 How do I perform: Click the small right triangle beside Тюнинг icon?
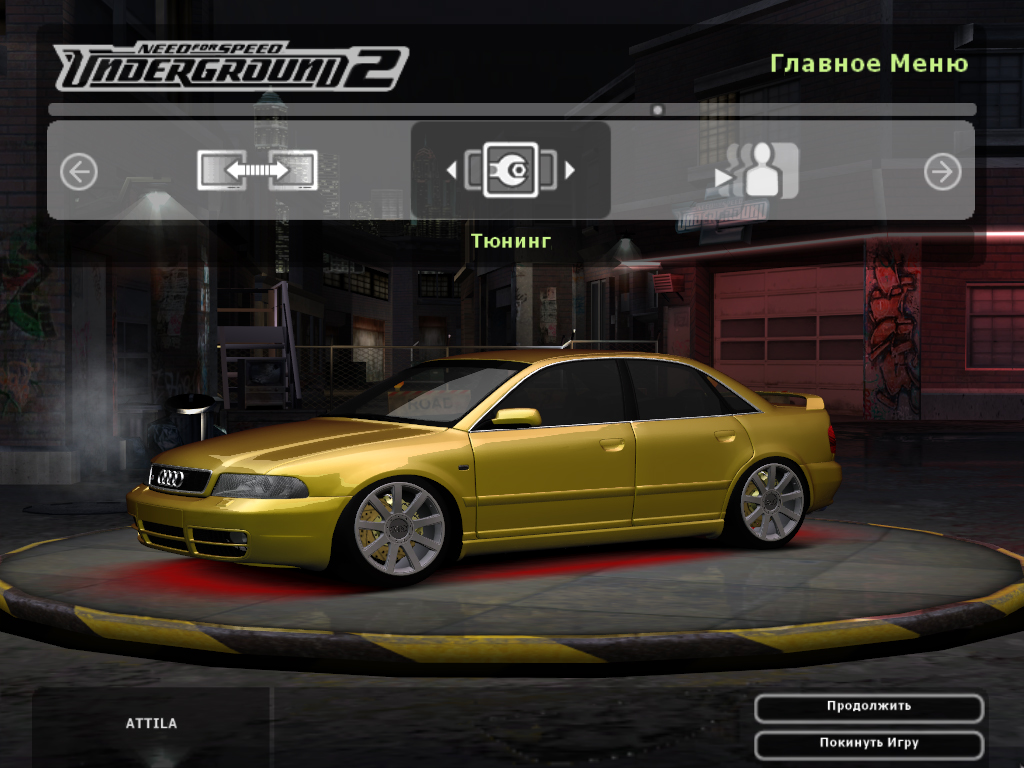coord(570,171)
